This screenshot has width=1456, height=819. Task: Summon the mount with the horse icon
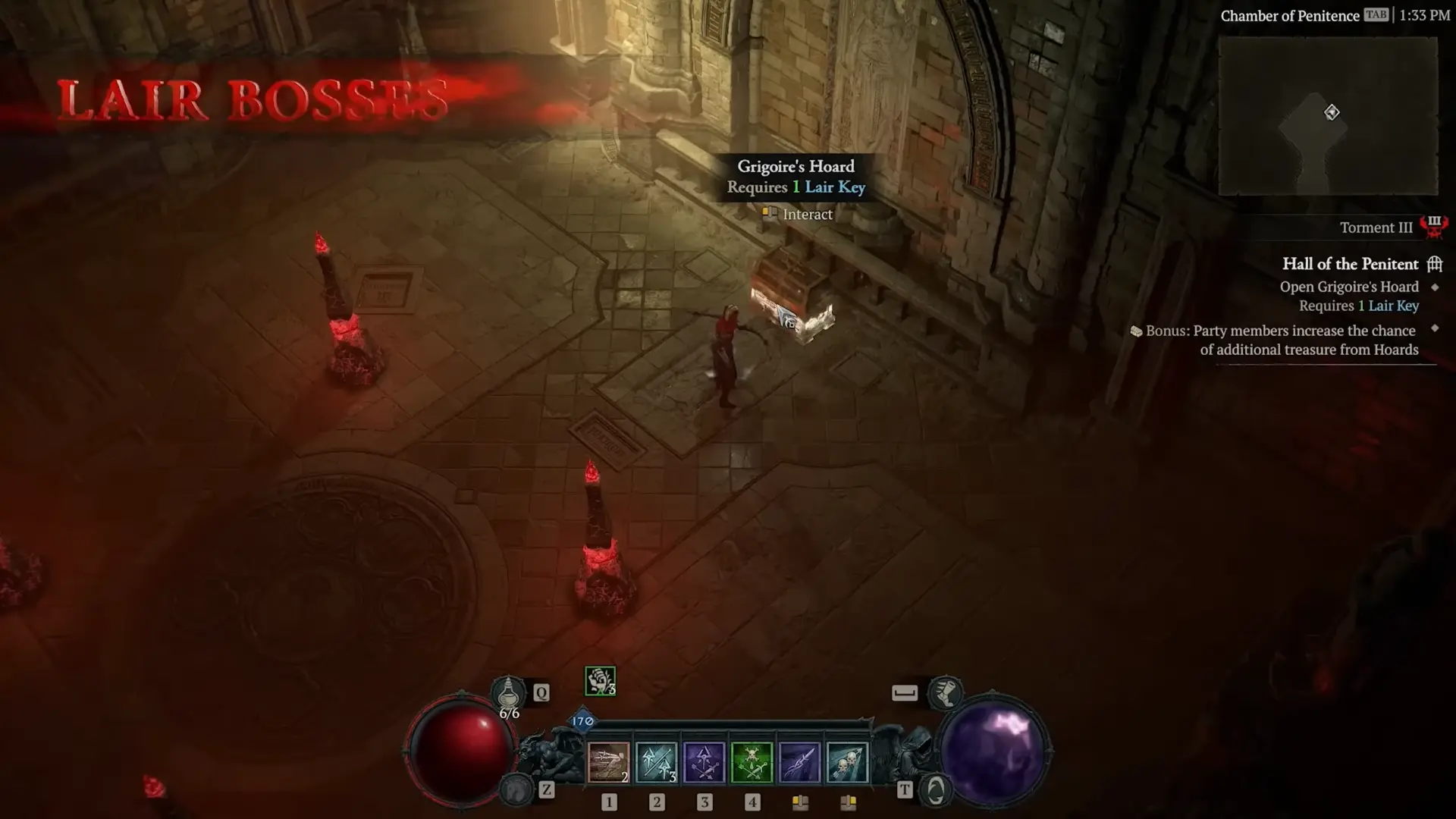click(518, 790)
